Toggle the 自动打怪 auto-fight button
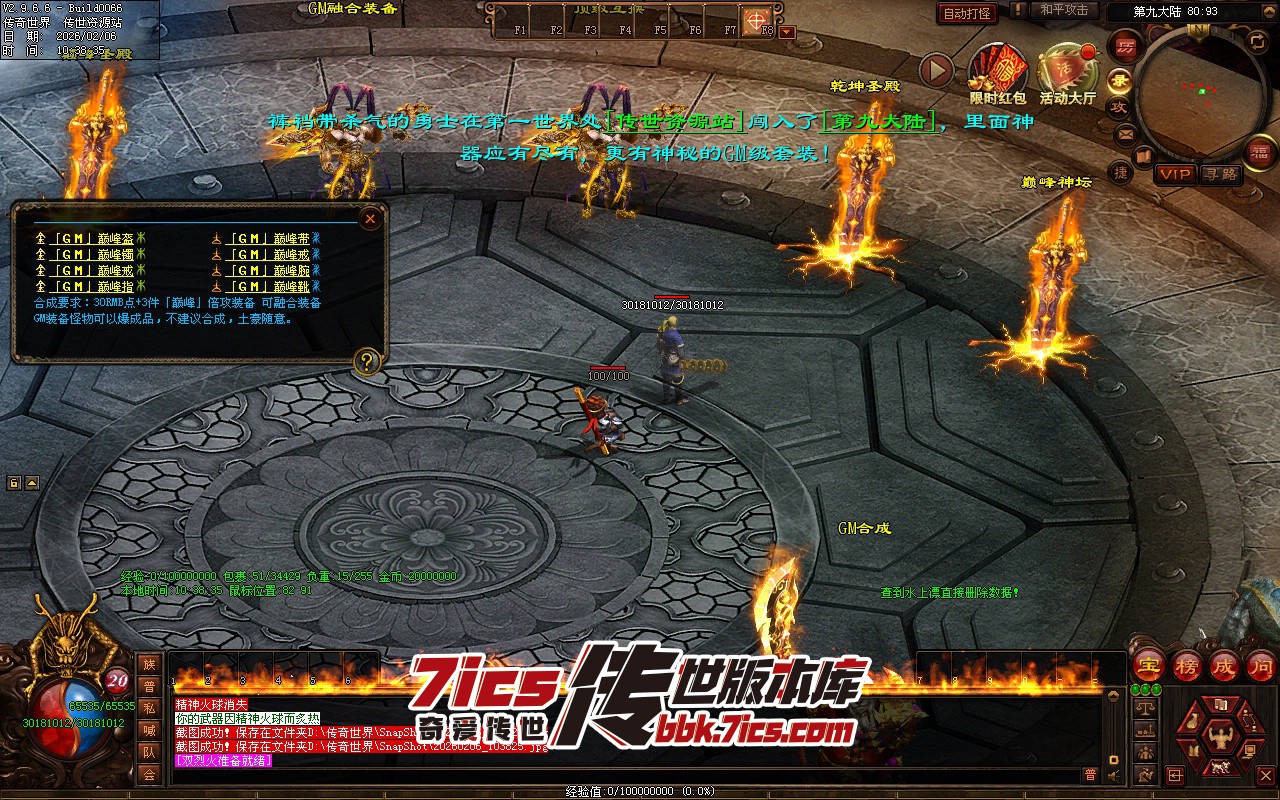The height and width of the screenshot is (800, 1280). pos(967,13)
